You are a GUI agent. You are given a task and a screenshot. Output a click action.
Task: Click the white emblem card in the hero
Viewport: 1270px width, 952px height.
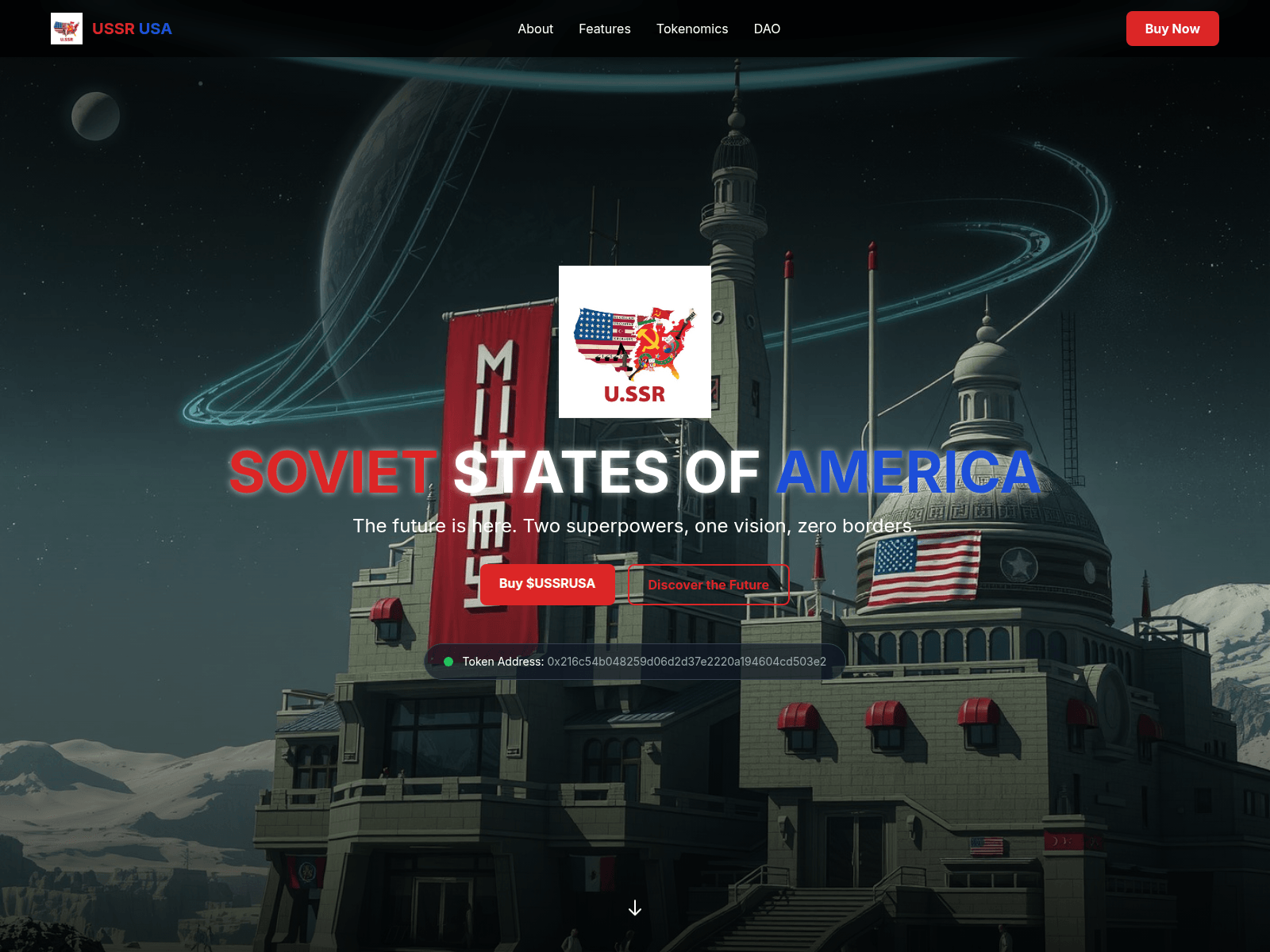[635, 340]
